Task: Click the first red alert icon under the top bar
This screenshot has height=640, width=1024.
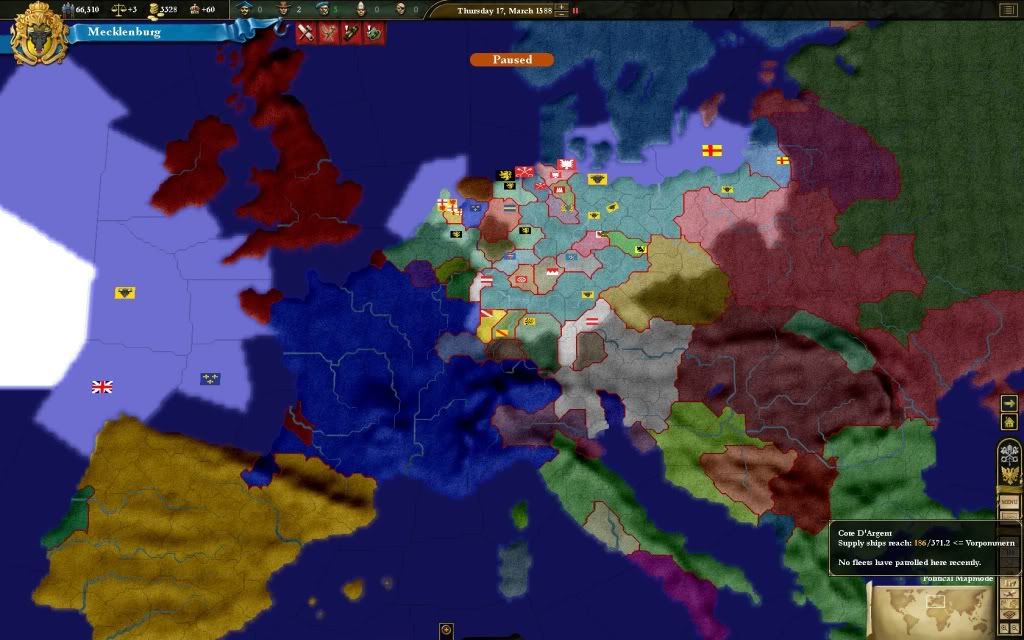Action: pos(306,32)
